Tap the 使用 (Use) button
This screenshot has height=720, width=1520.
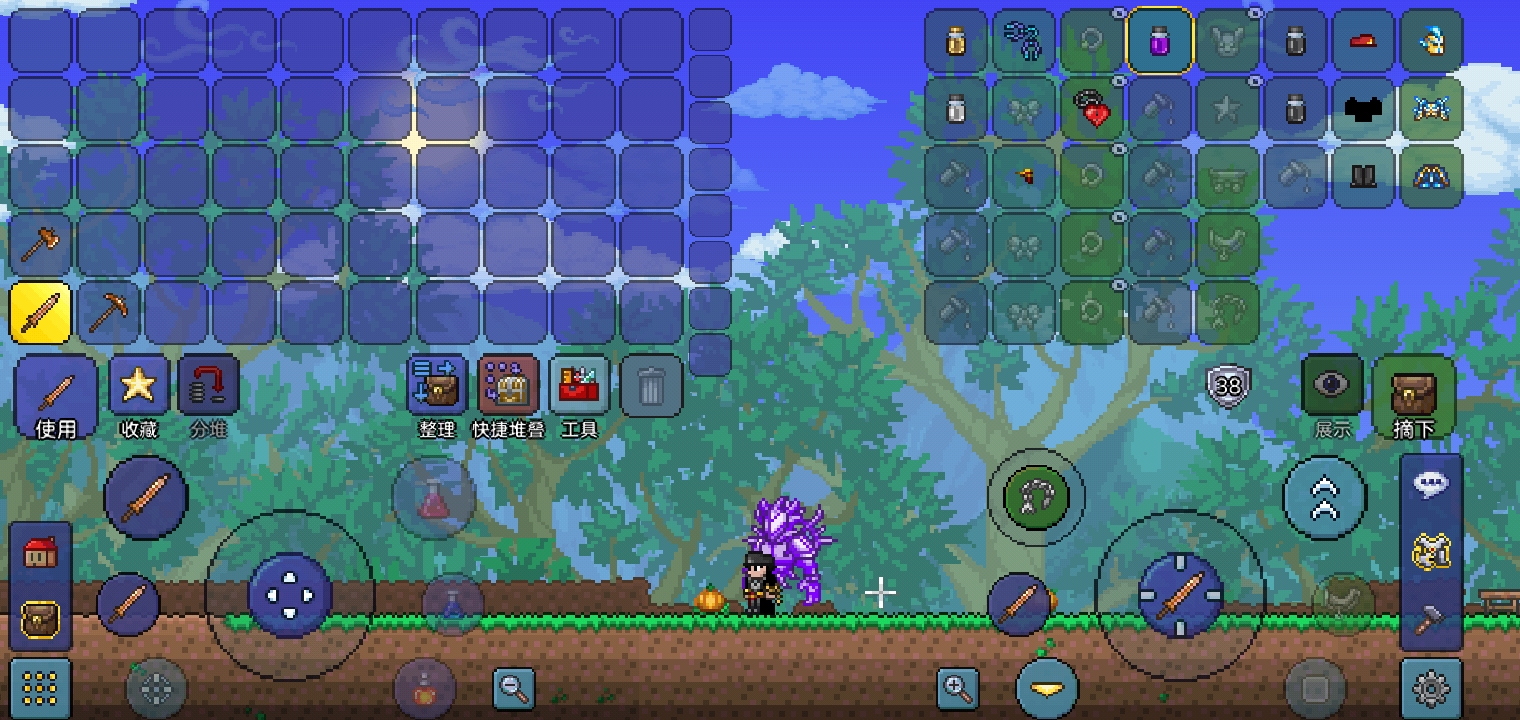coord(56,397)
